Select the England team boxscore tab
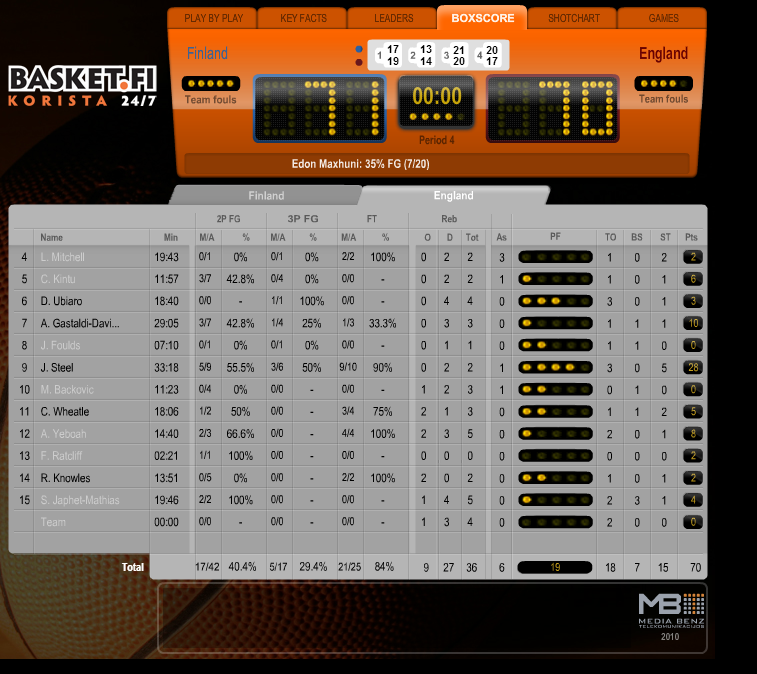757x674 pixels. click(453, 196)
